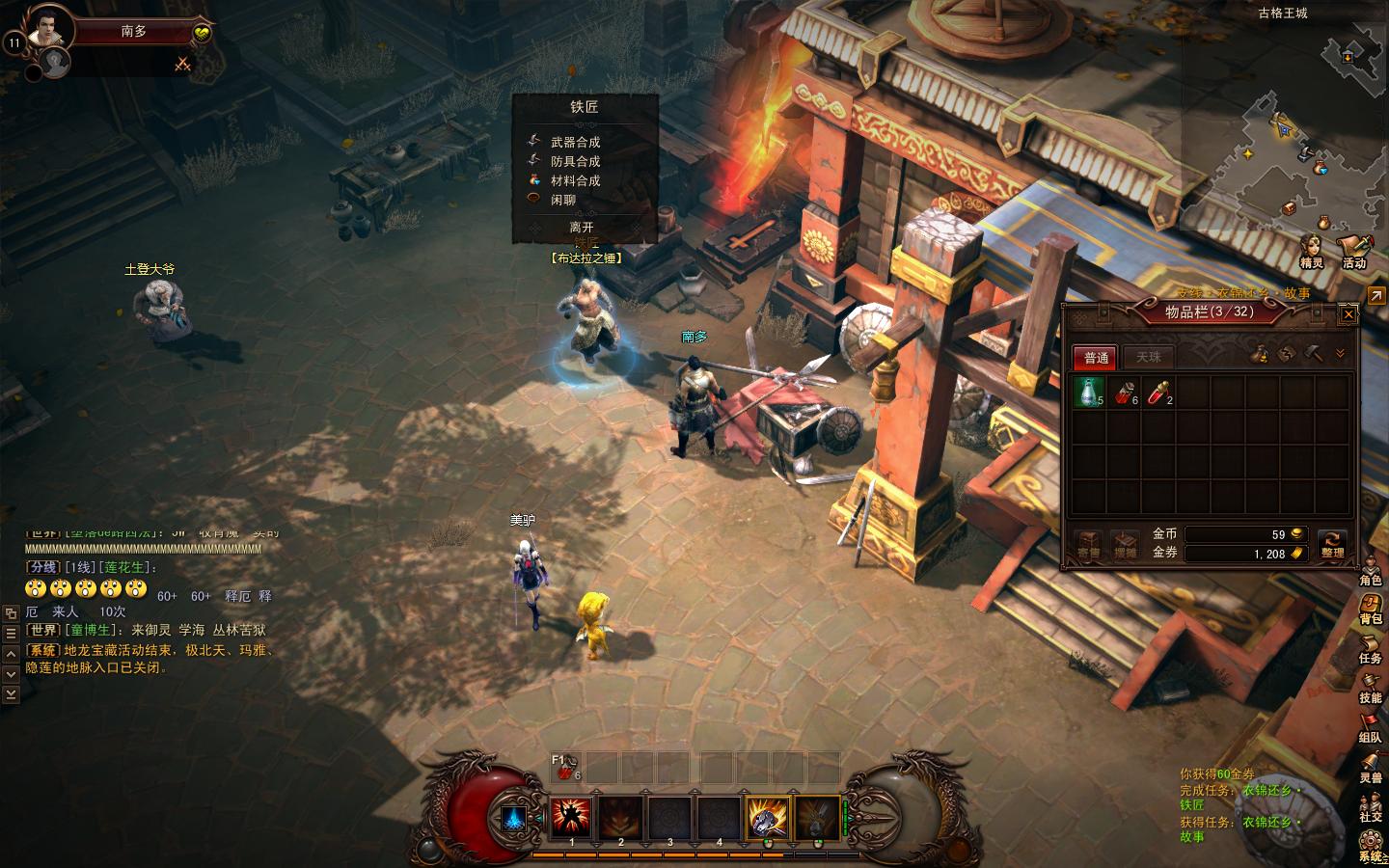Pick the 闲聊 chat option

coord(563,200)
